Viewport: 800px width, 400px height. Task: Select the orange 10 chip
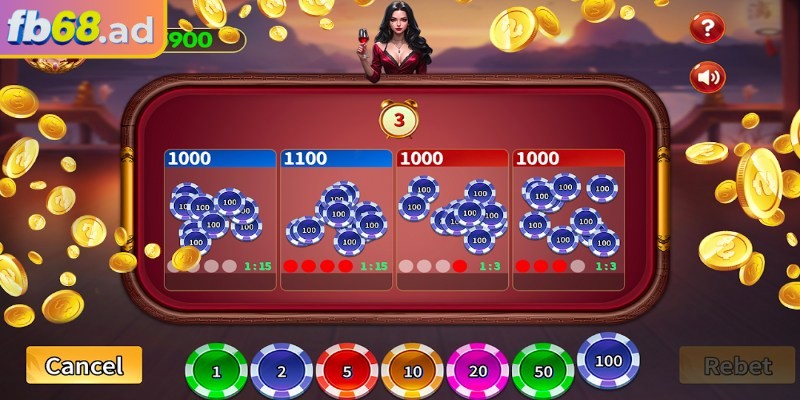coord(412,371)
